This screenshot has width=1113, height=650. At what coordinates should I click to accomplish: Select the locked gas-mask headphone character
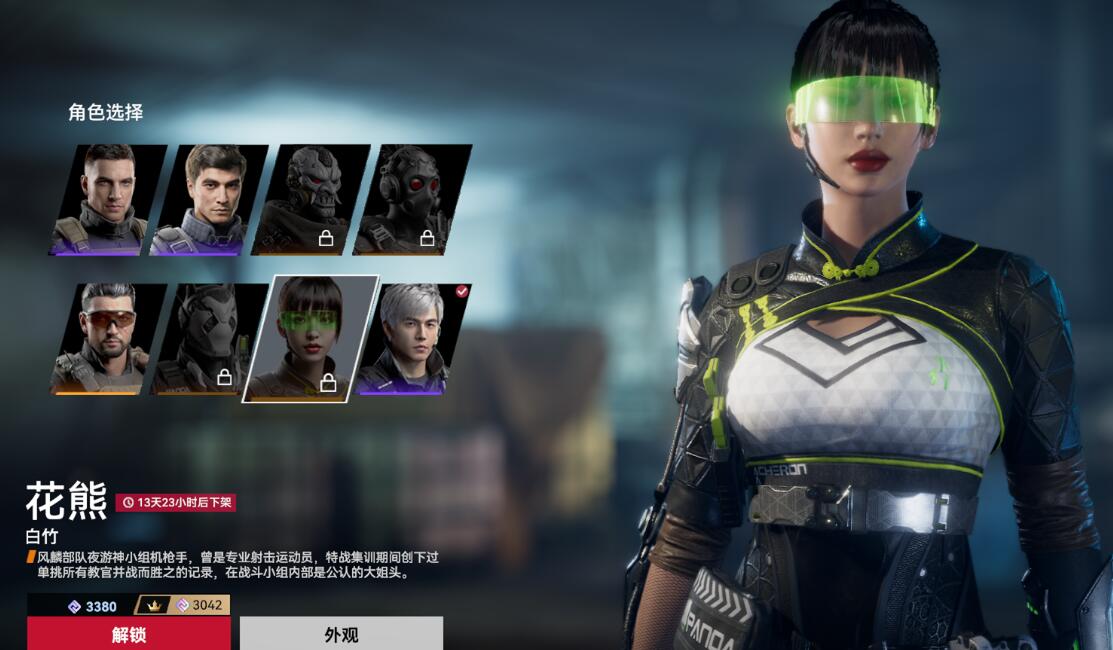(x=412, y=200)
